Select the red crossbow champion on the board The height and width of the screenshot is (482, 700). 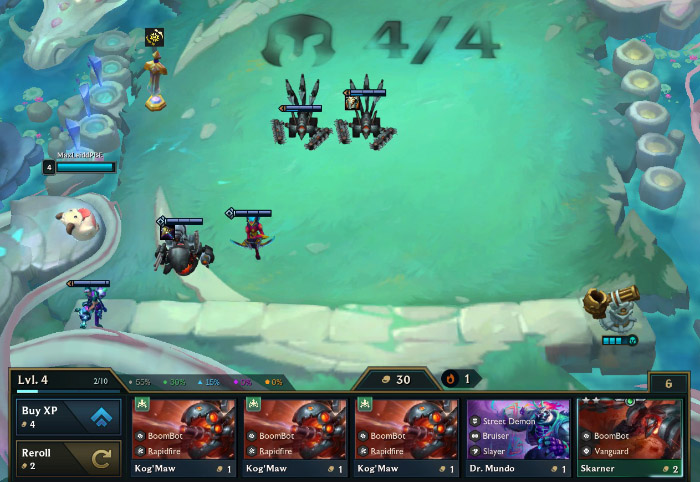click(252, 238)
